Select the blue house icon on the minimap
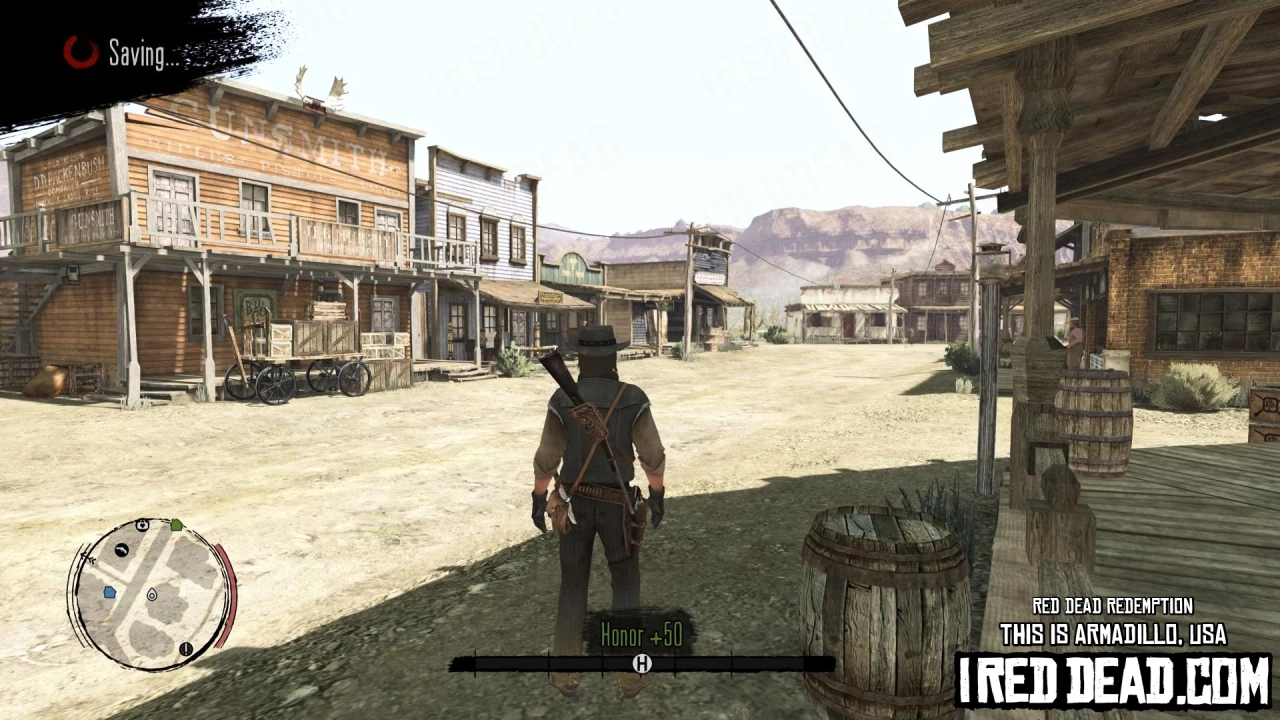1280x720 pixels. 109,591
